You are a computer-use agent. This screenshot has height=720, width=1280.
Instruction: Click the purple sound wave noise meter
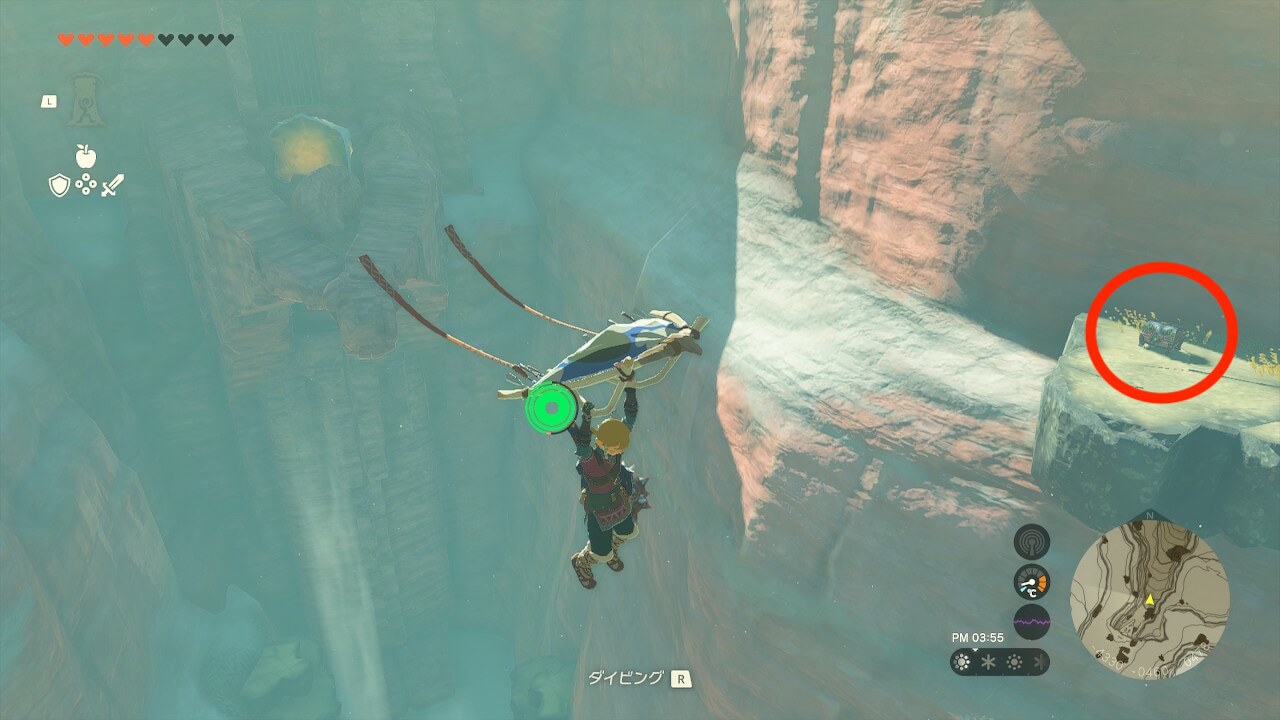[1032, 621]
